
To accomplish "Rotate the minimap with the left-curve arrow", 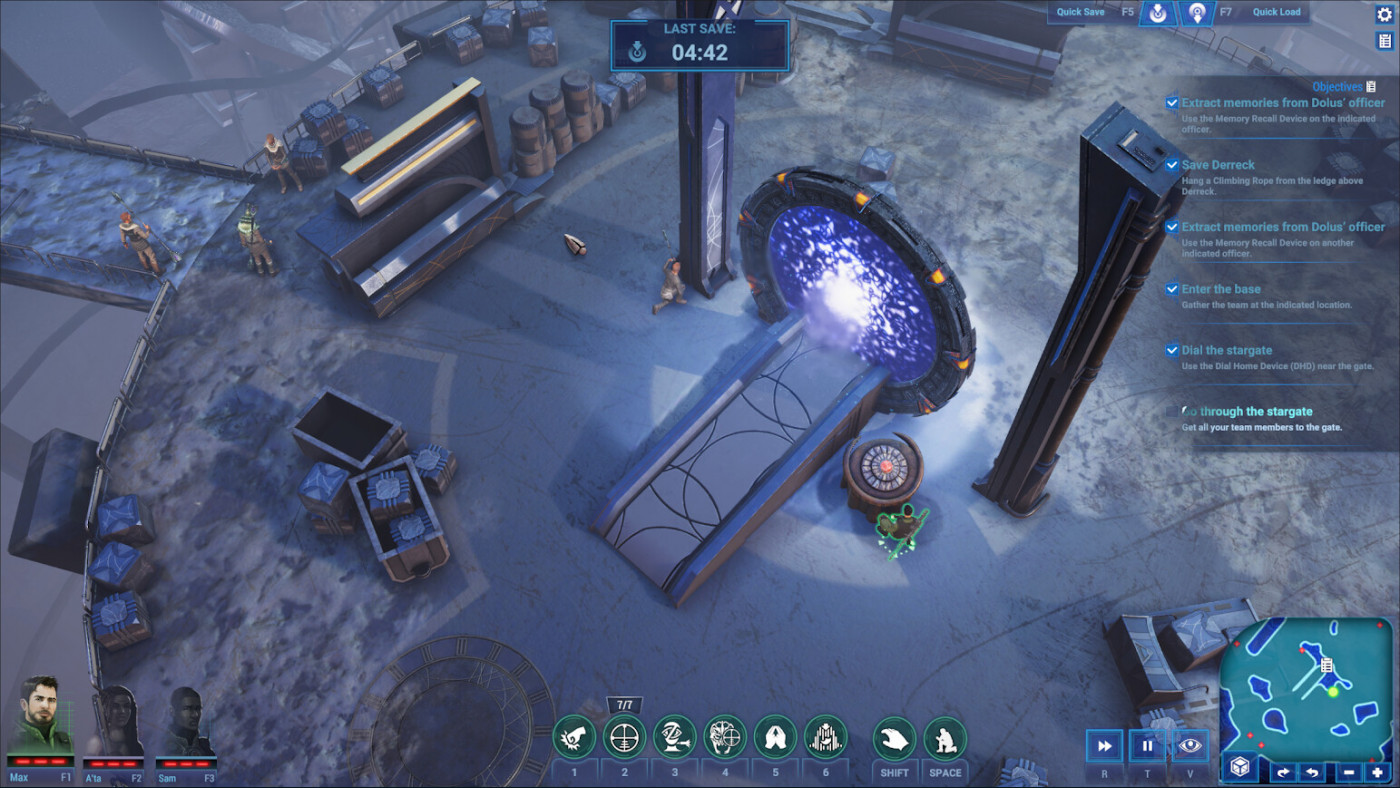I will tap(1313, 771).
